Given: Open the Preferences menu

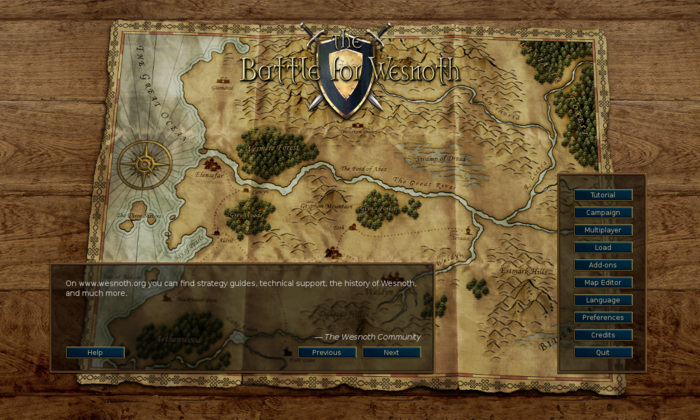Looking at the screenshot, I should (x=603, y=317).
